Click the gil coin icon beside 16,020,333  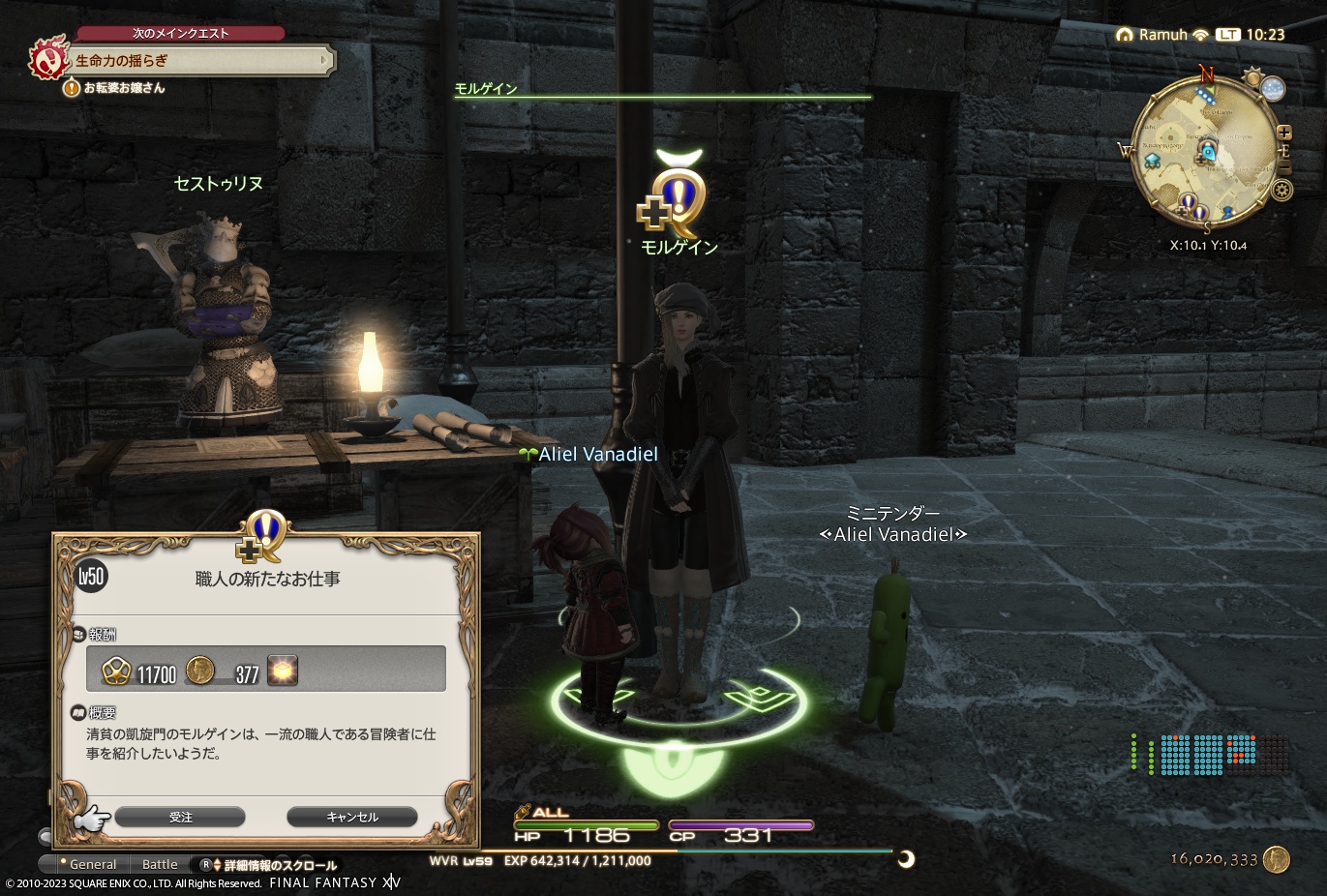(x=1278, y=858)
